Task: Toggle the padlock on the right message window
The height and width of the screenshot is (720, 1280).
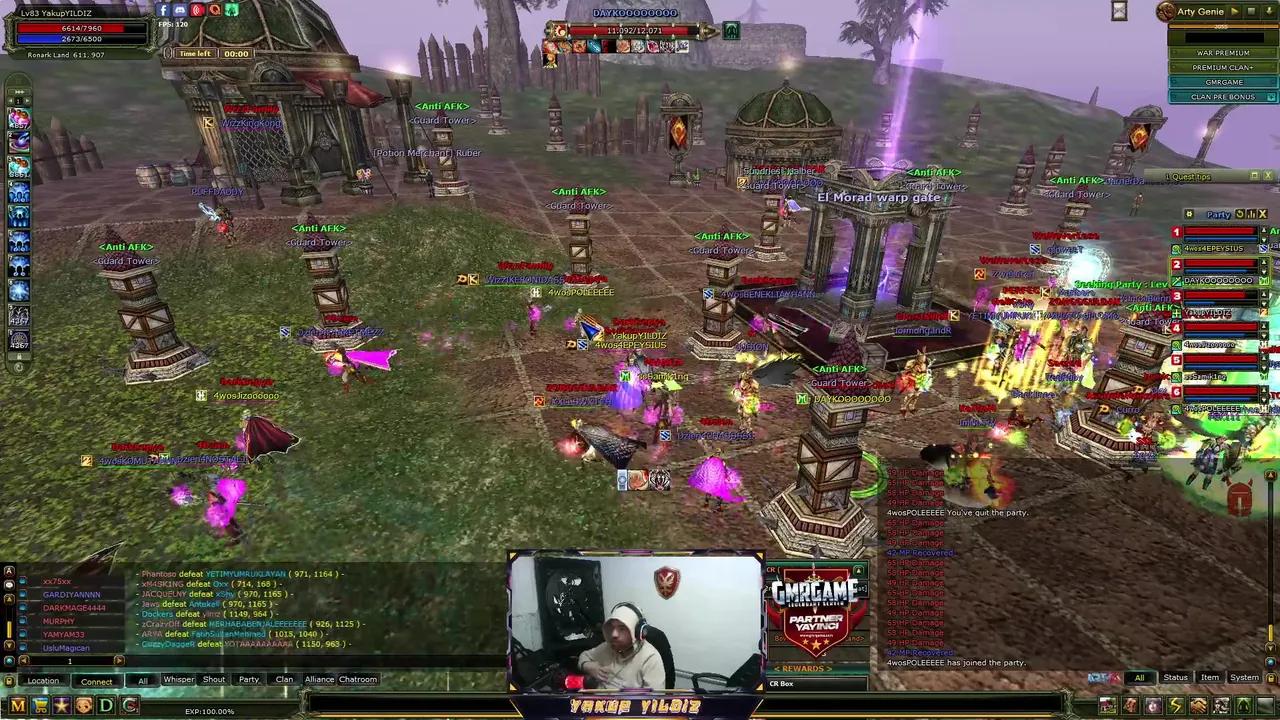Action: 1271,678
